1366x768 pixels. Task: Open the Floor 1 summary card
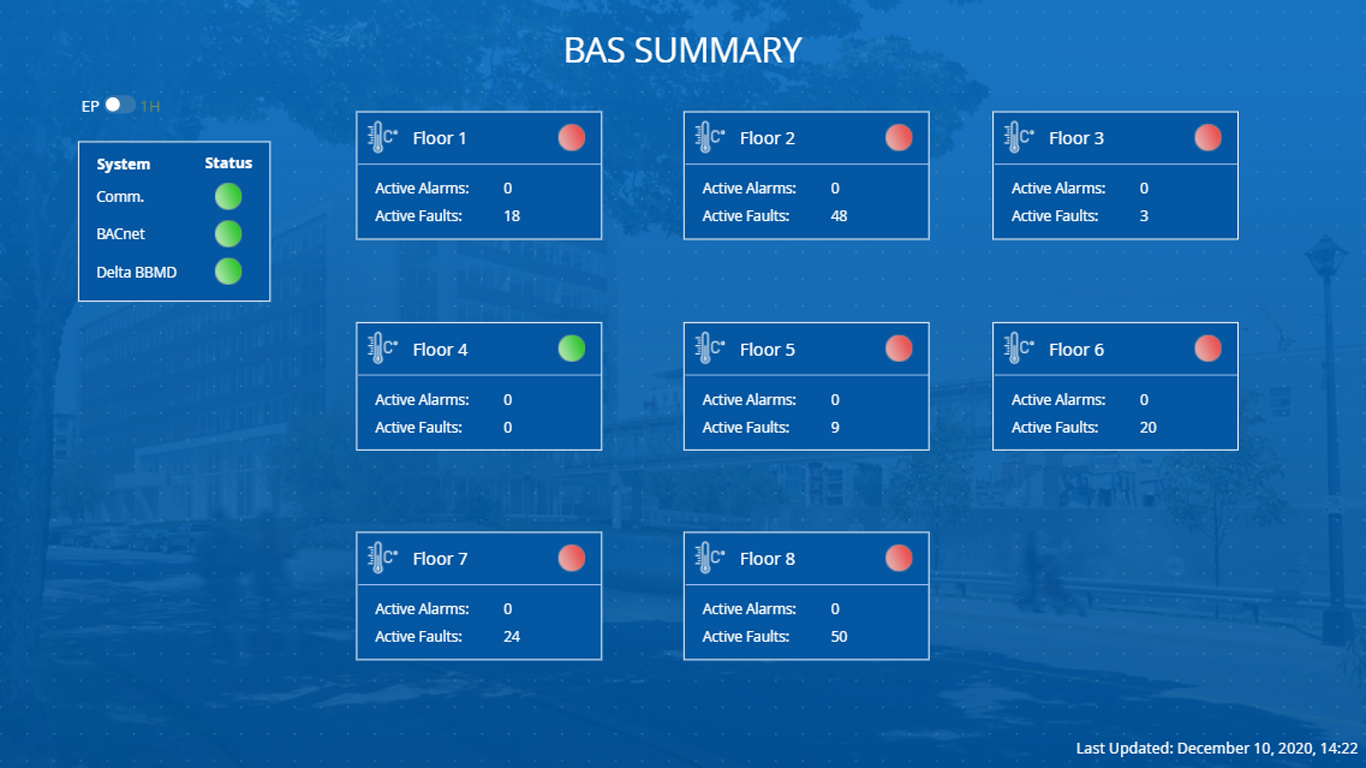coord(478,174)
